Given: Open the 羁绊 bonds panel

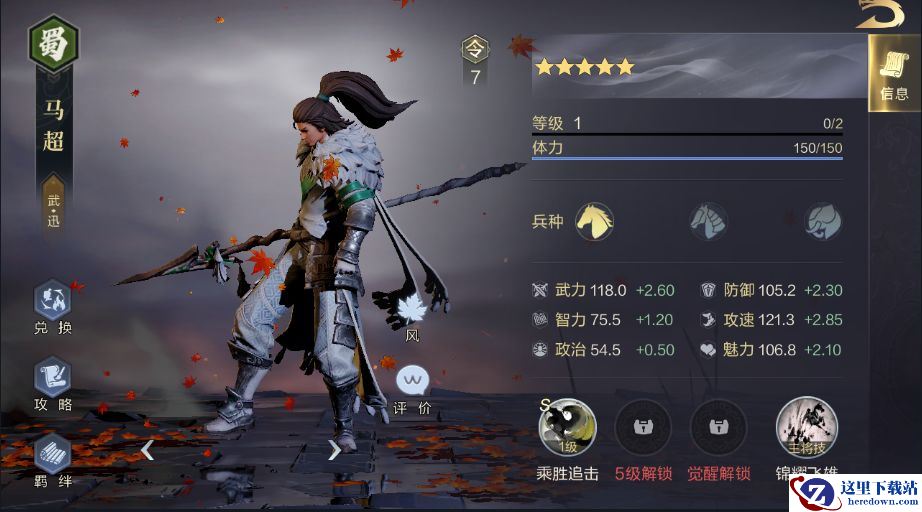Looking at the screenshot, I should pos(53,456).
